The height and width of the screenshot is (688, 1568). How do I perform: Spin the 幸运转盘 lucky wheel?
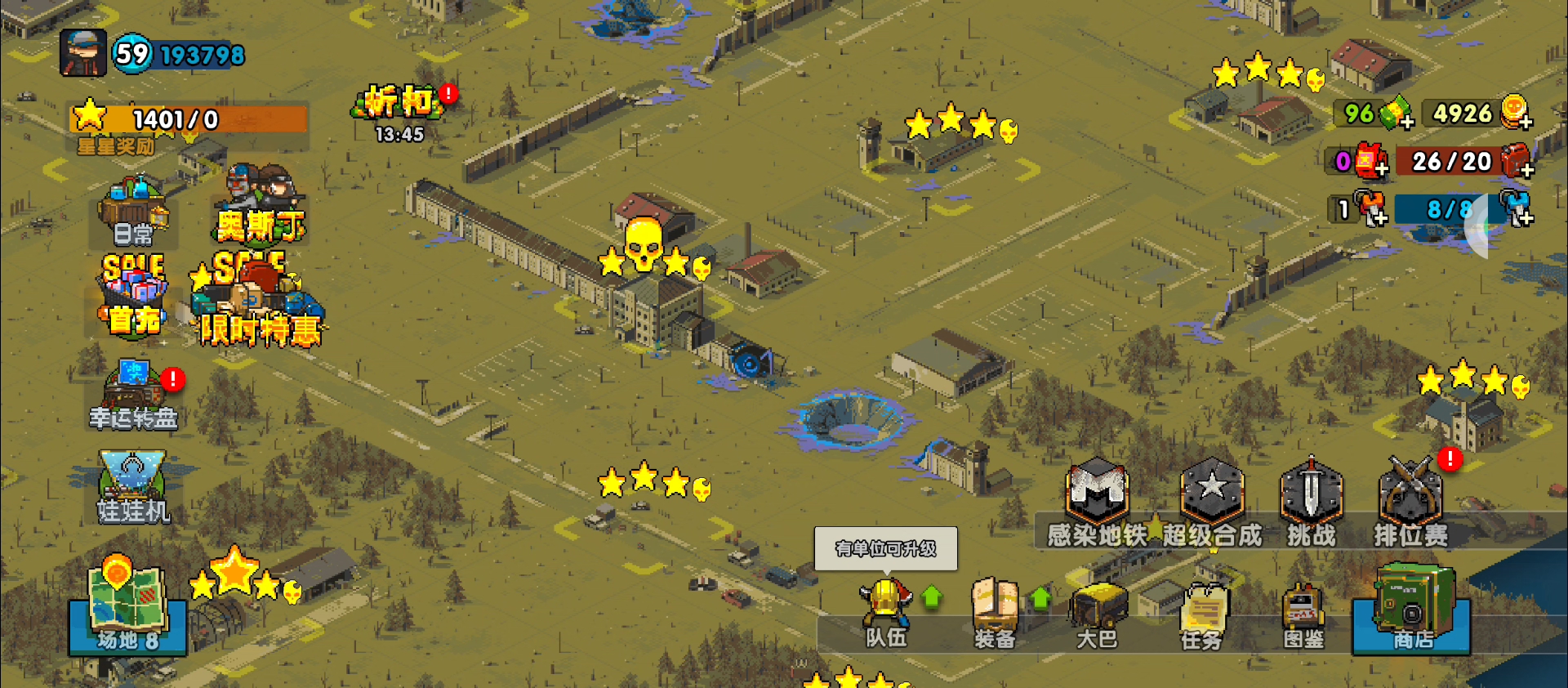(x=133, y=396)
